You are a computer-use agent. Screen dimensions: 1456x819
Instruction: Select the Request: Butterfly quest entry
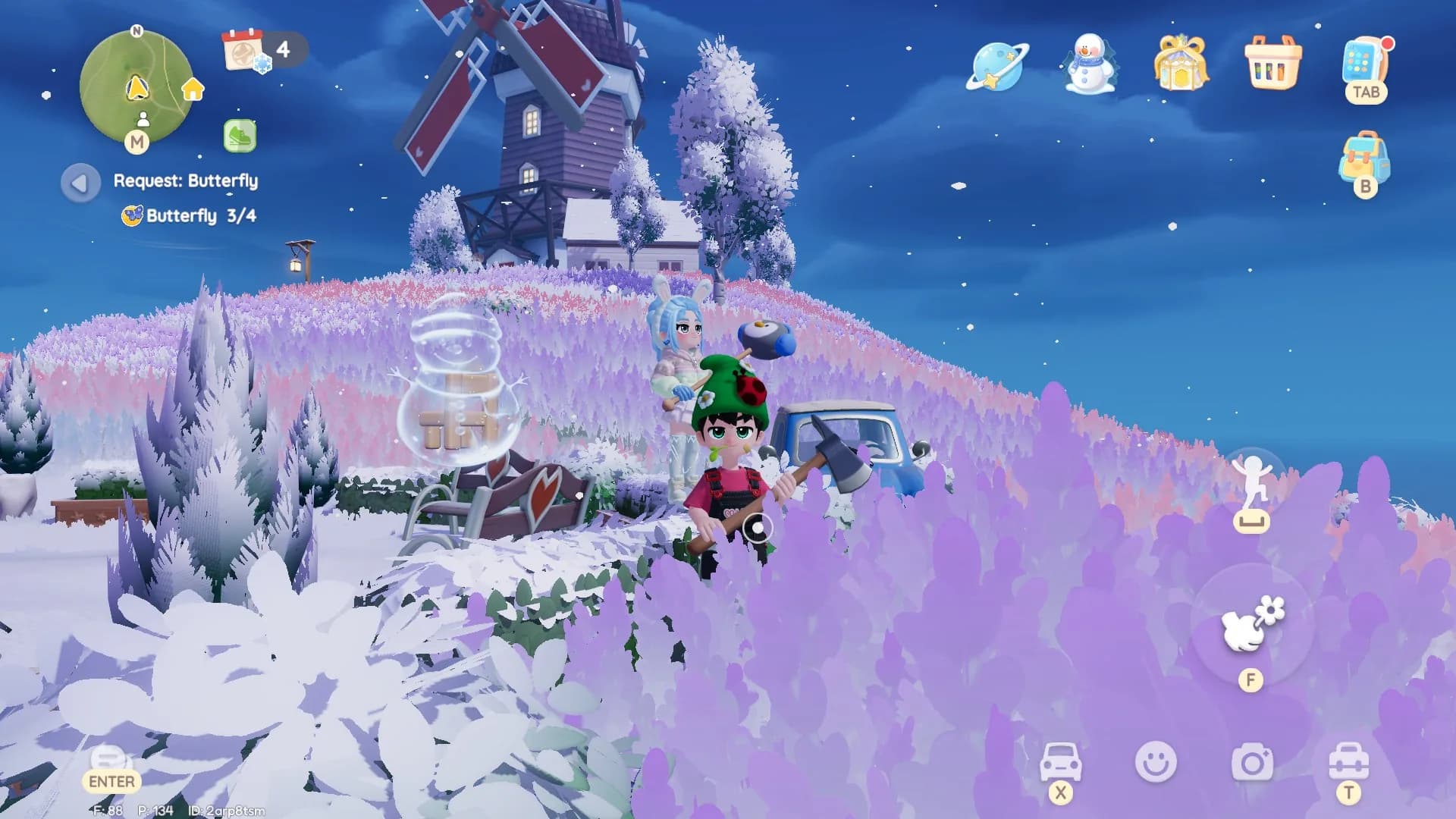(185, 181)
